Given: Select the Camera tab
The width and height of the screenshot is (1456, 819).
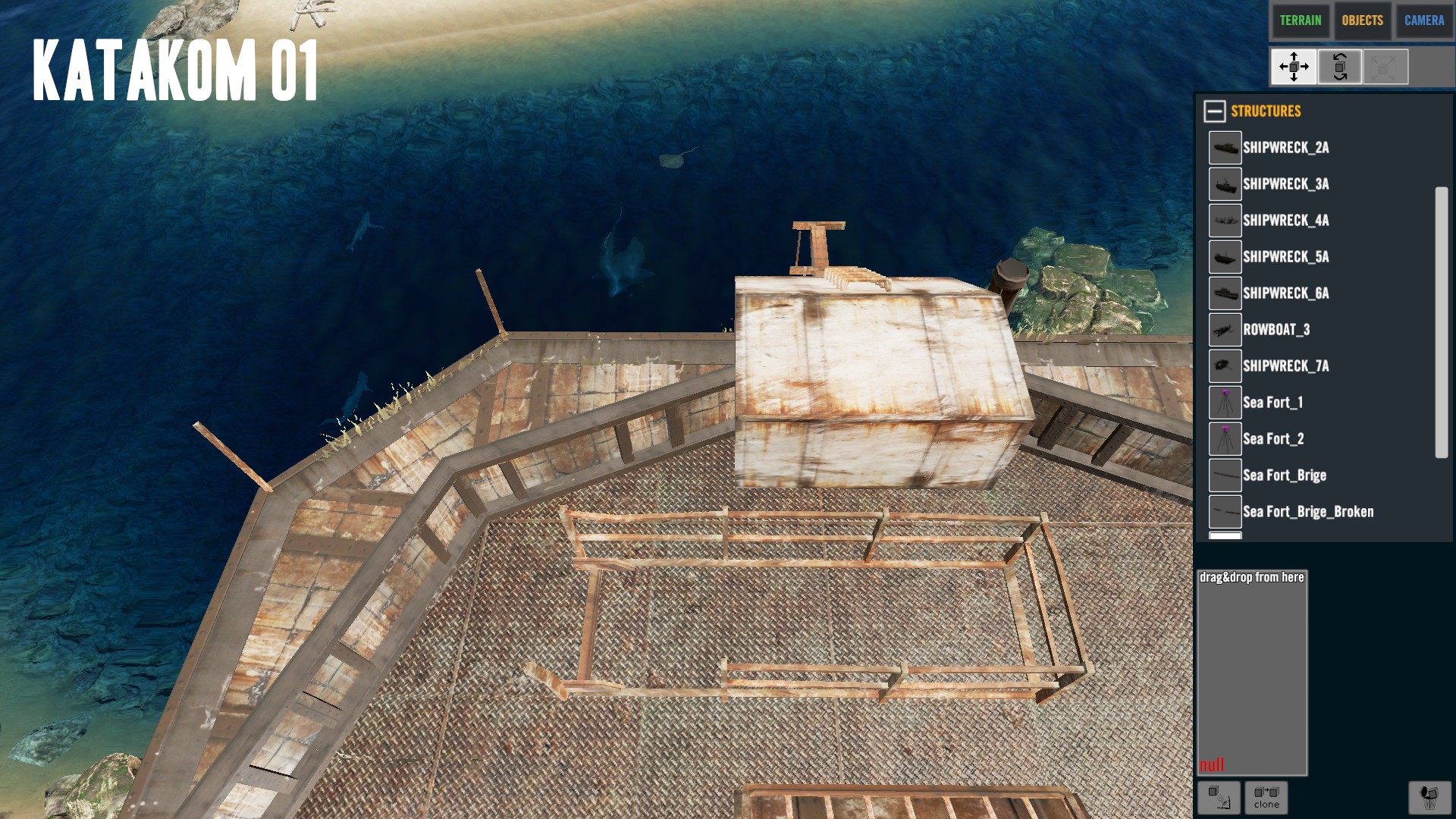Looking at the screenshot, I should 1423,20.
